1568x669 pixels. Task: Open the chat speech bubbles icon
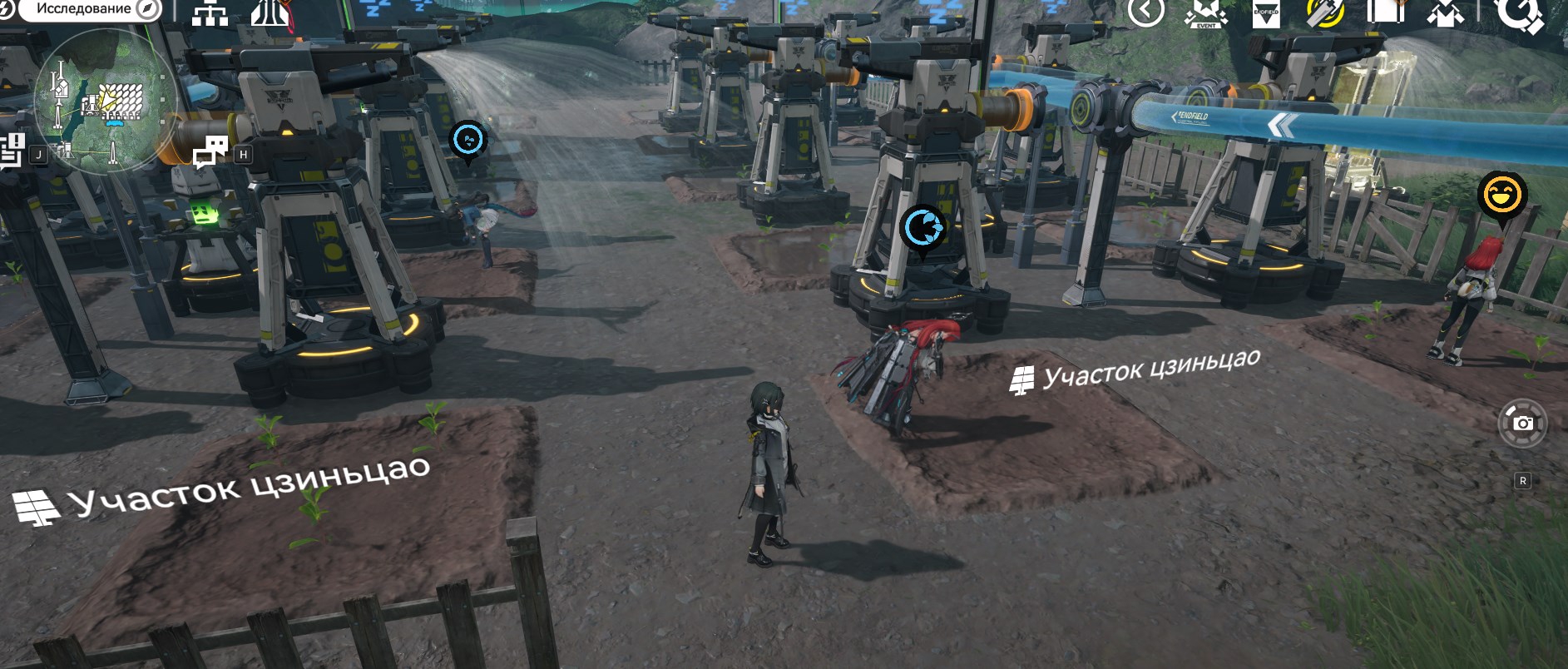pyautogui.click(x=210, y=151)
